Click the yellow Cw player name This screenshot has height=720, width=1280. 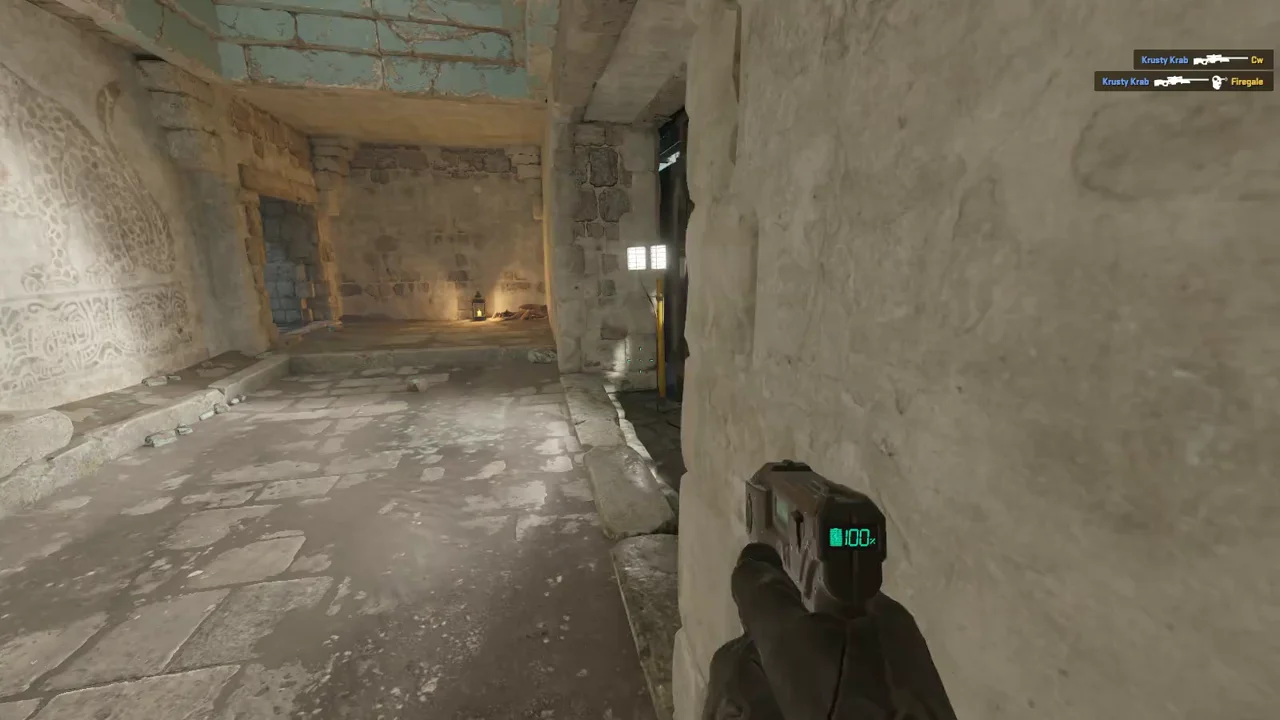(x=1257, y=60)
